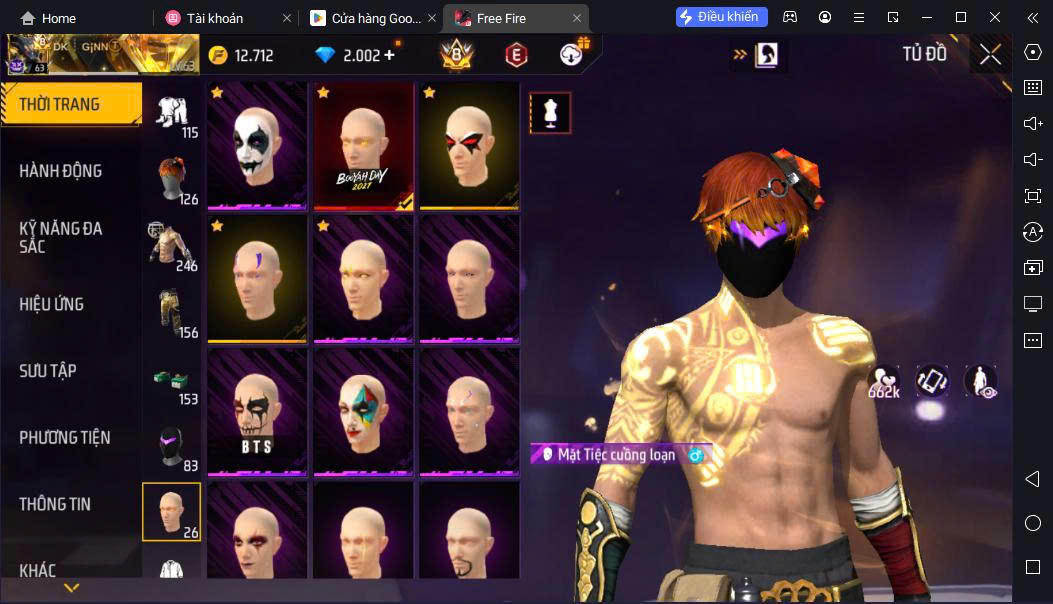Image resolution: width=1053 pixels, height=604 pixels.
Task: Open the SƯU TẬP tab
Action: tap(48, 371)
